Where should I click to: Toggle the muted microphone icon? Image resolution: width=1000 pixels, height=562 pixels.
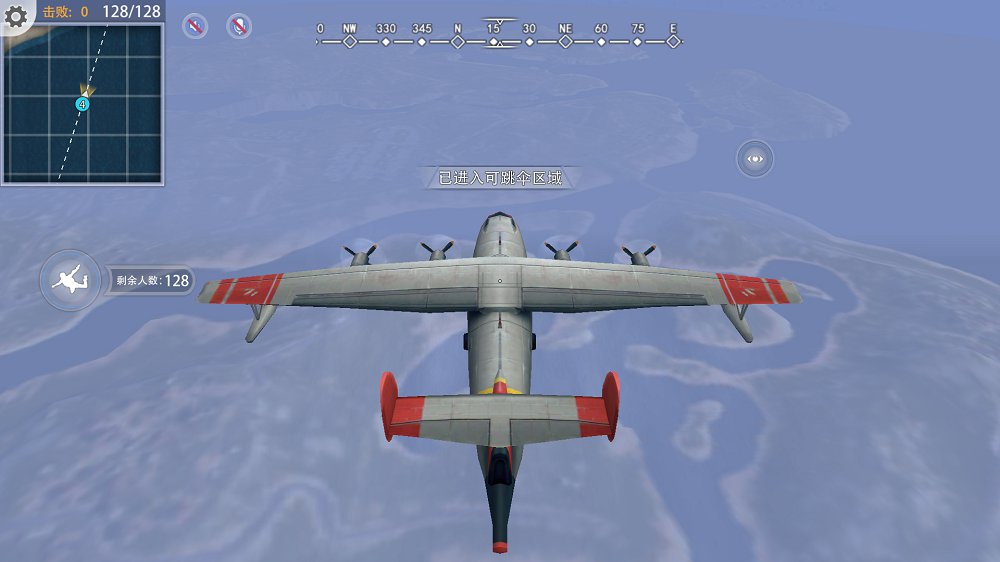239,26
